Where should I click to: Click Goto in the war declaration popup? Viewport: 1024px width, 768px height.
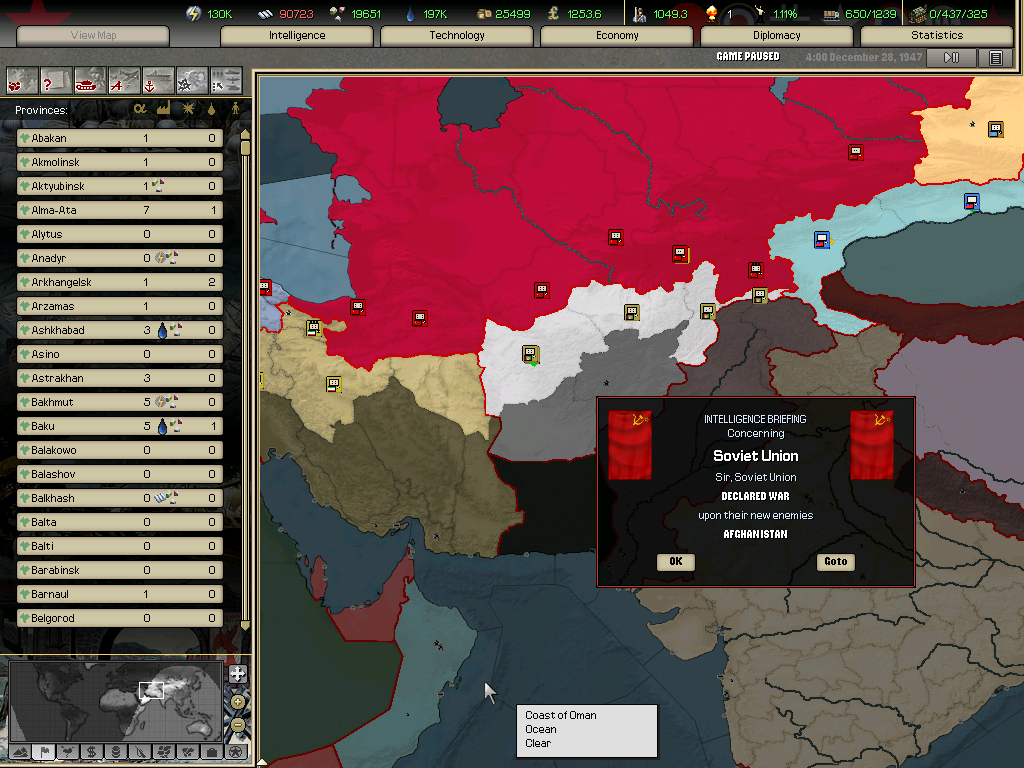pyautogui.click(x=835, y=561)
